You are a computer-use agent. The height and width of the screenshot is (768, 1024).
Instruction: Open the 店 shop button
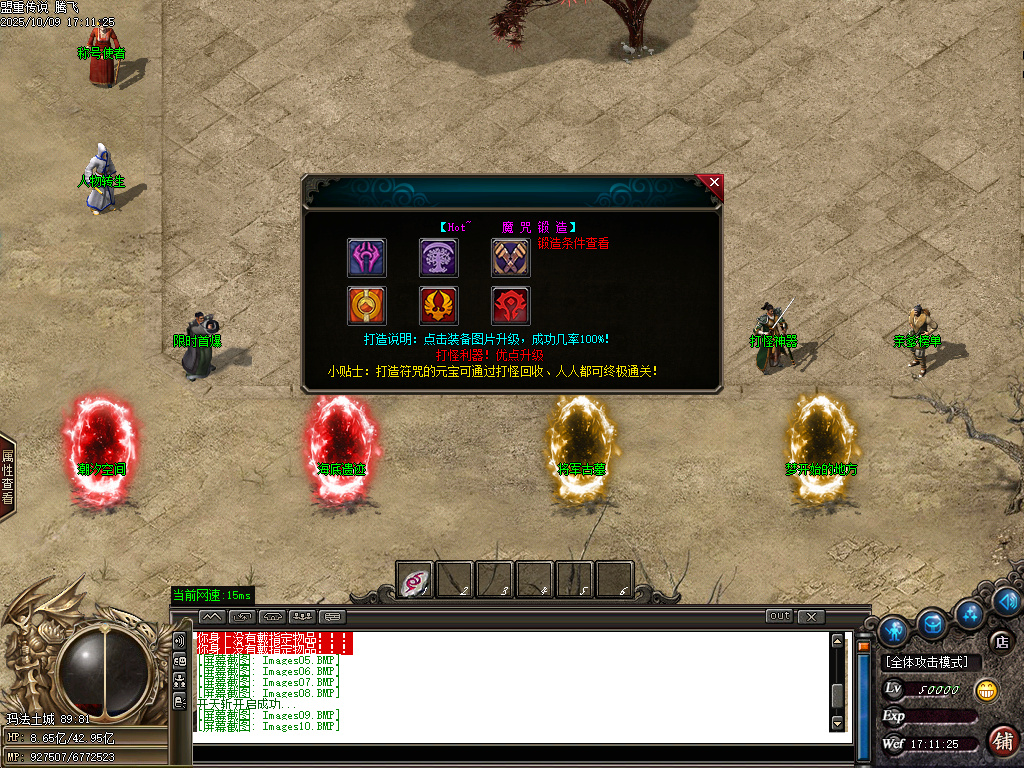click(999, 641)
